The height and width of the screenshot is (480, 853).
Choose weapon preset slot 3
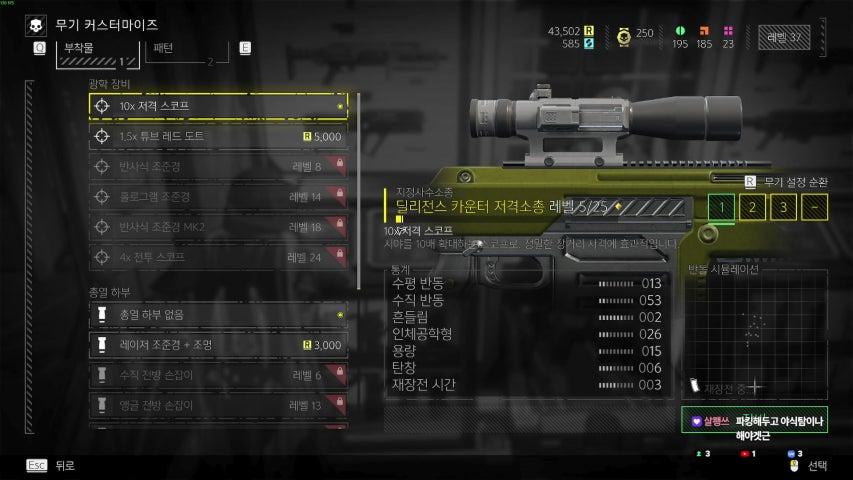coord(785,208)
